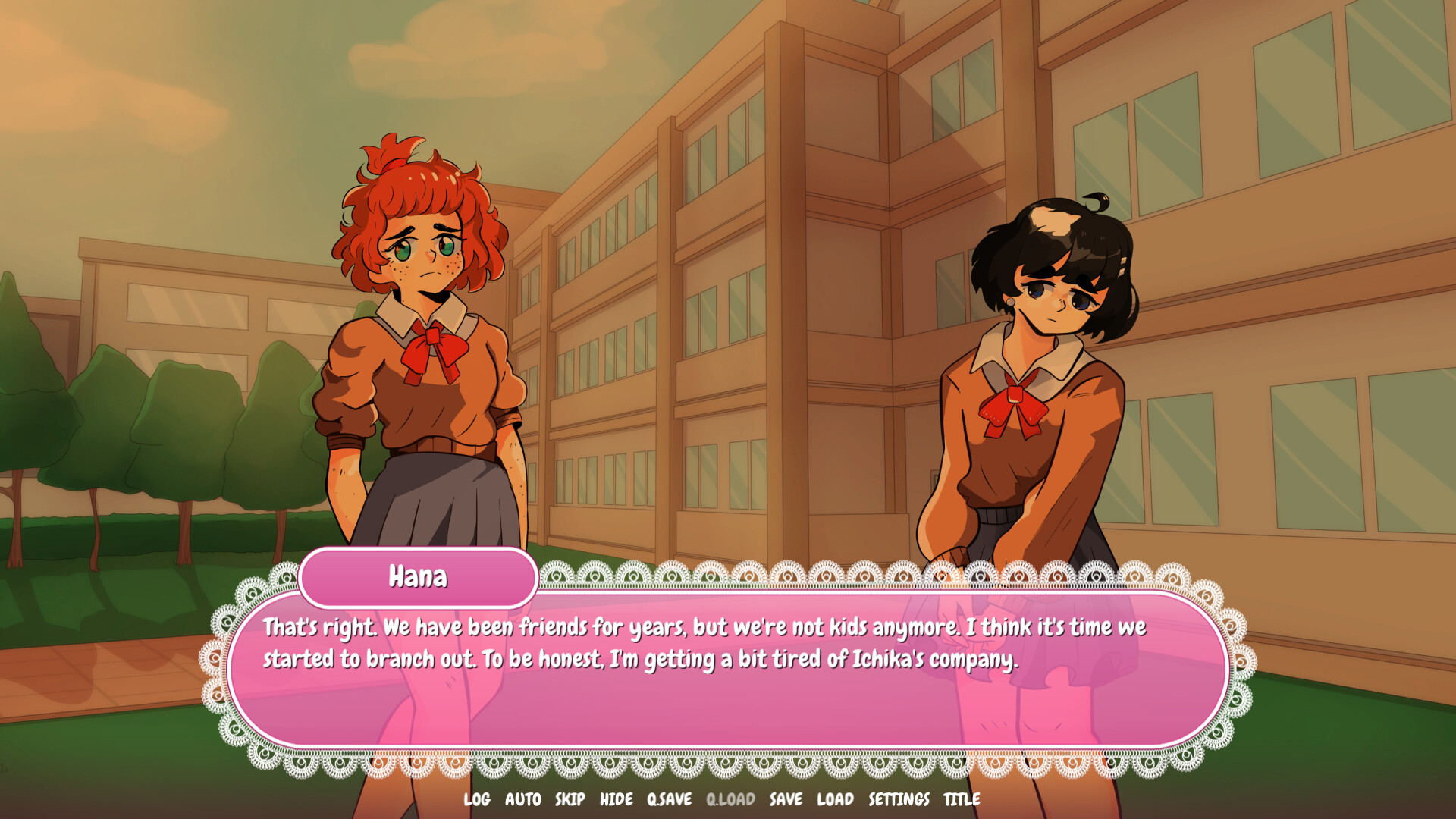
Task: Perform a quick save with Q.SAVE
Action: point(667,799)
